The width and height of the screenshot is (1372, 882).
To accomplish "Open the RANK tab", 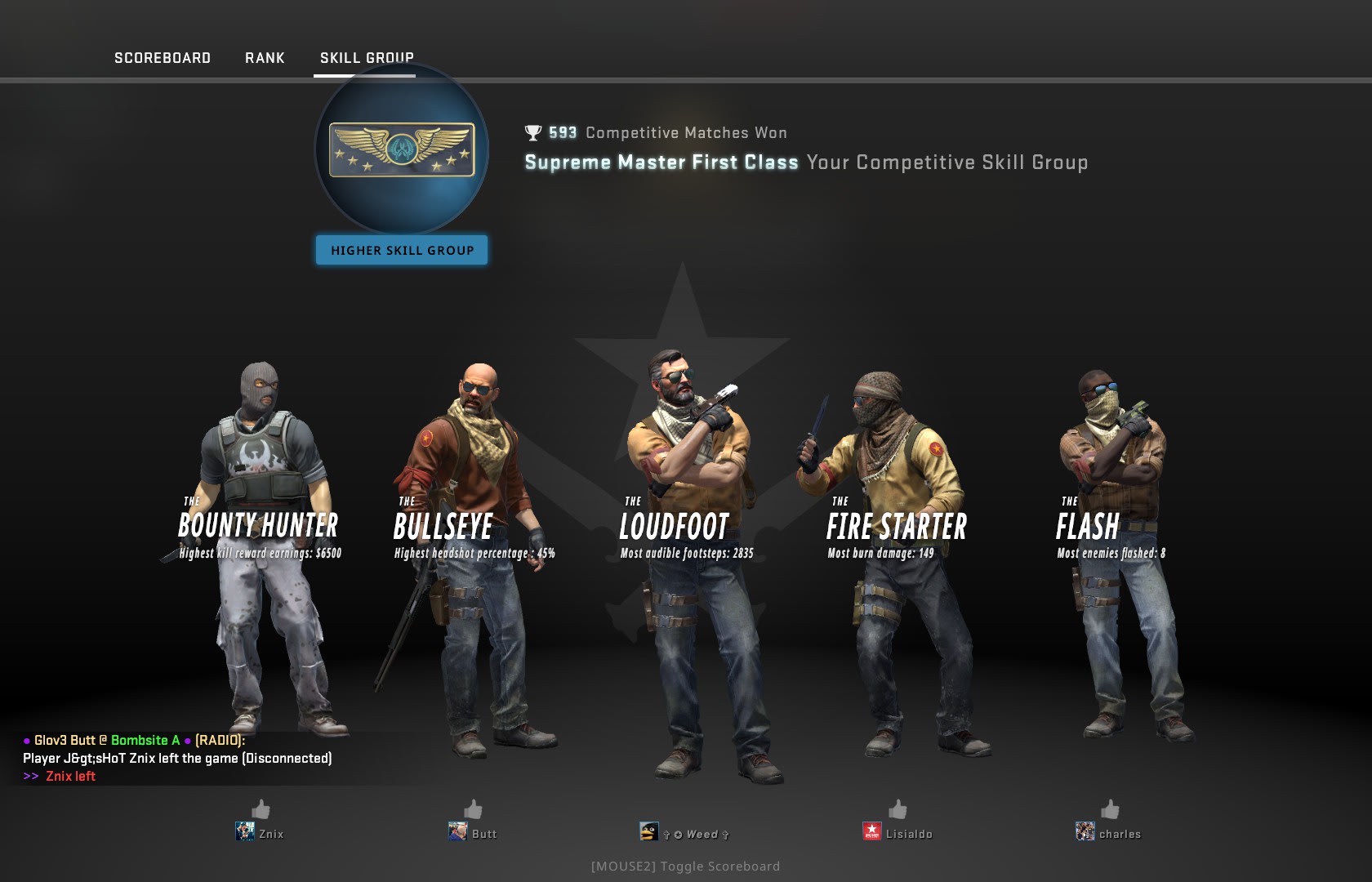I will click(264, 58).
